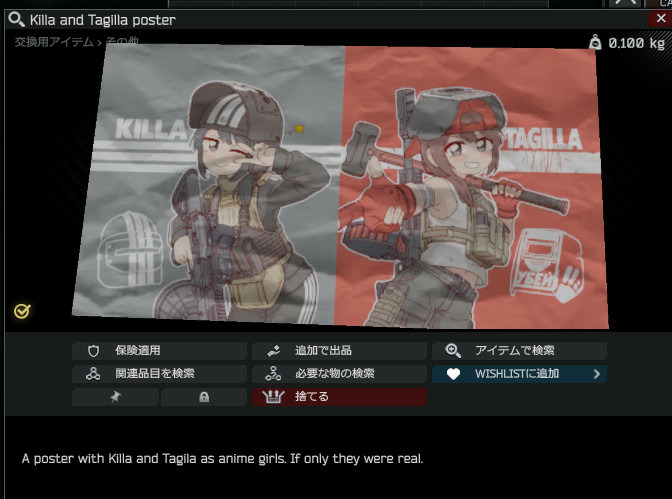Open the 交換用アイテム category breadcrumb
The height and width of the screenshot is (499, 672).
(x=54, y=42)
